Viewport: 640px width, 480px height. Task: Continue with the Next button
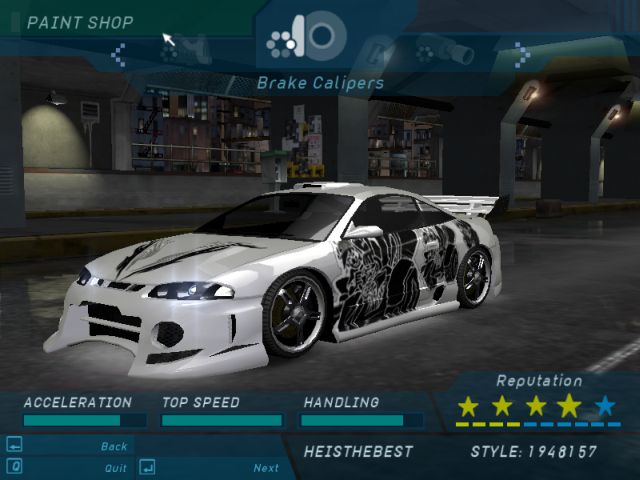point(265,467)
